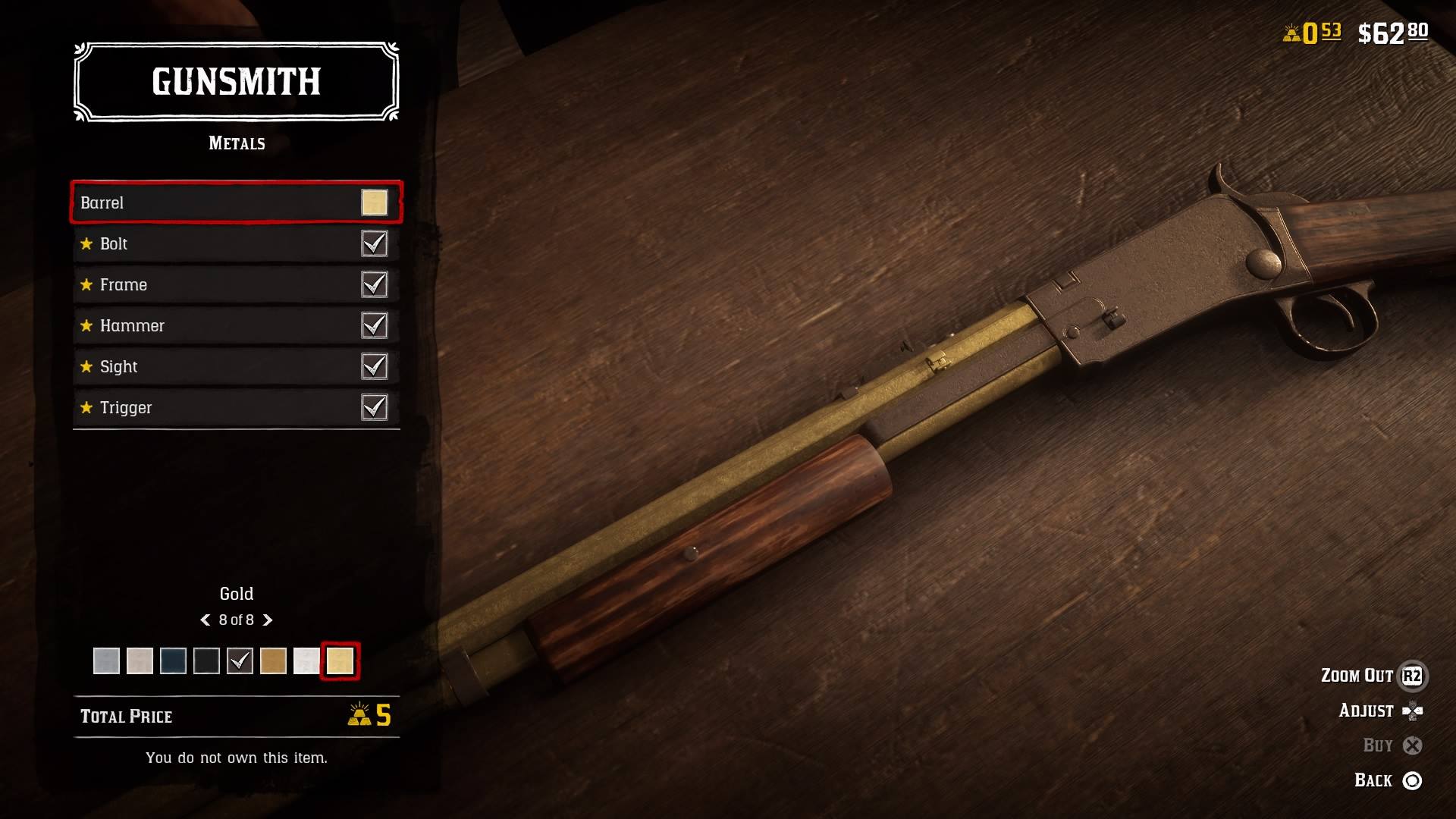Screen dimensions: 1456x819
Task: Choose the dark blue metal swatch
Action: (x=173, y=661)
